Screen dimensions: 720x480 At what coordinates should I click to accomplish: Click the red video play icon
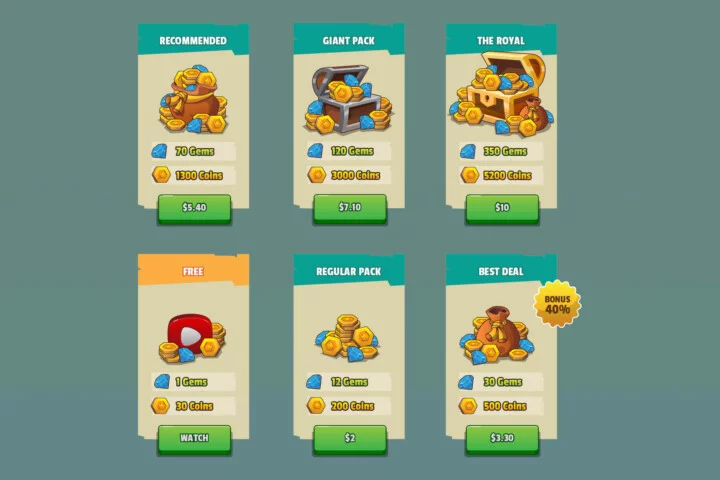point(185,332)
